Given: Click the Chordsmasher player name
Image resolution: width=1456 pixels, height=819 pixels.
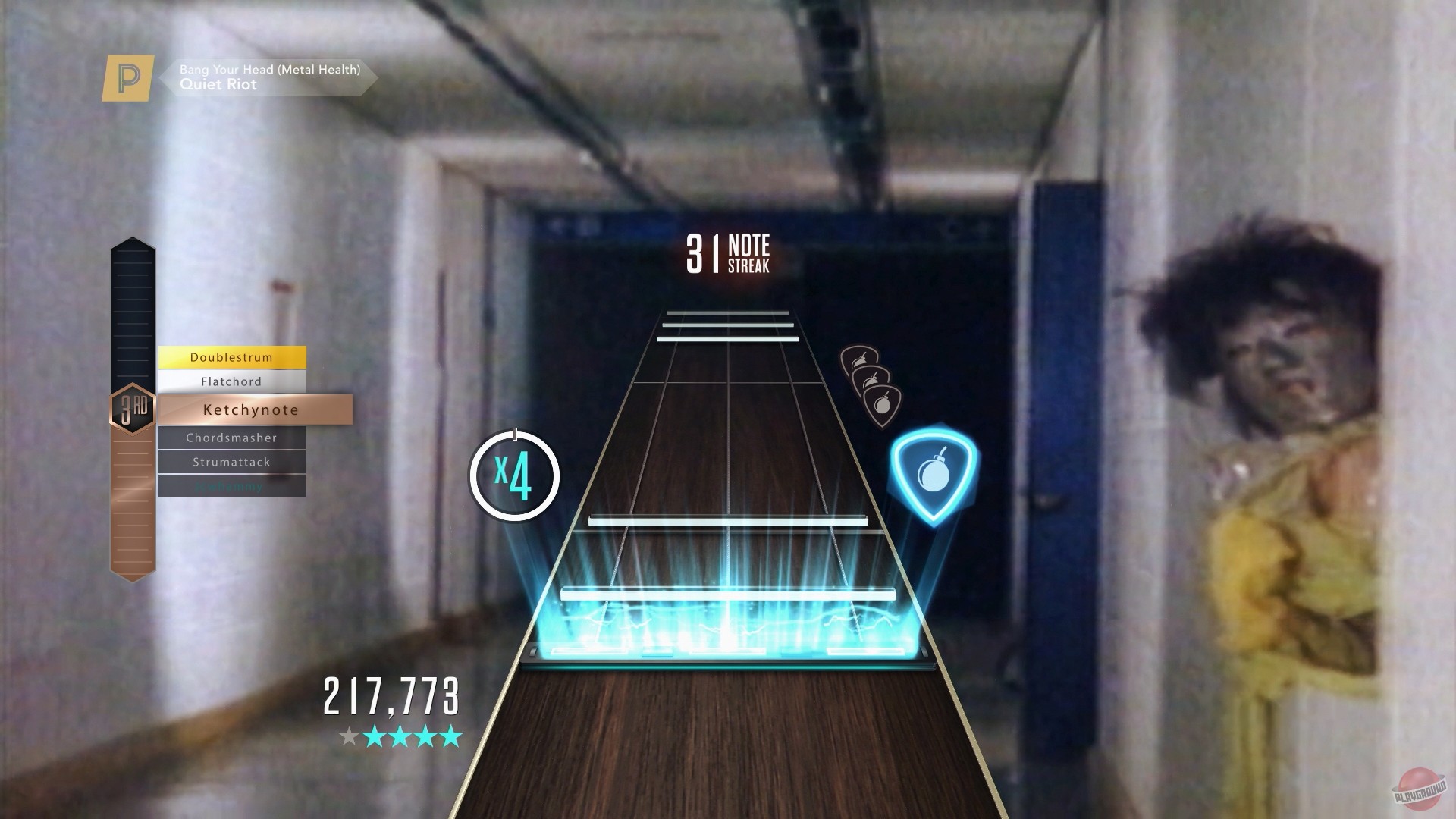Looking at the screenshot, I should coord(231,438).
